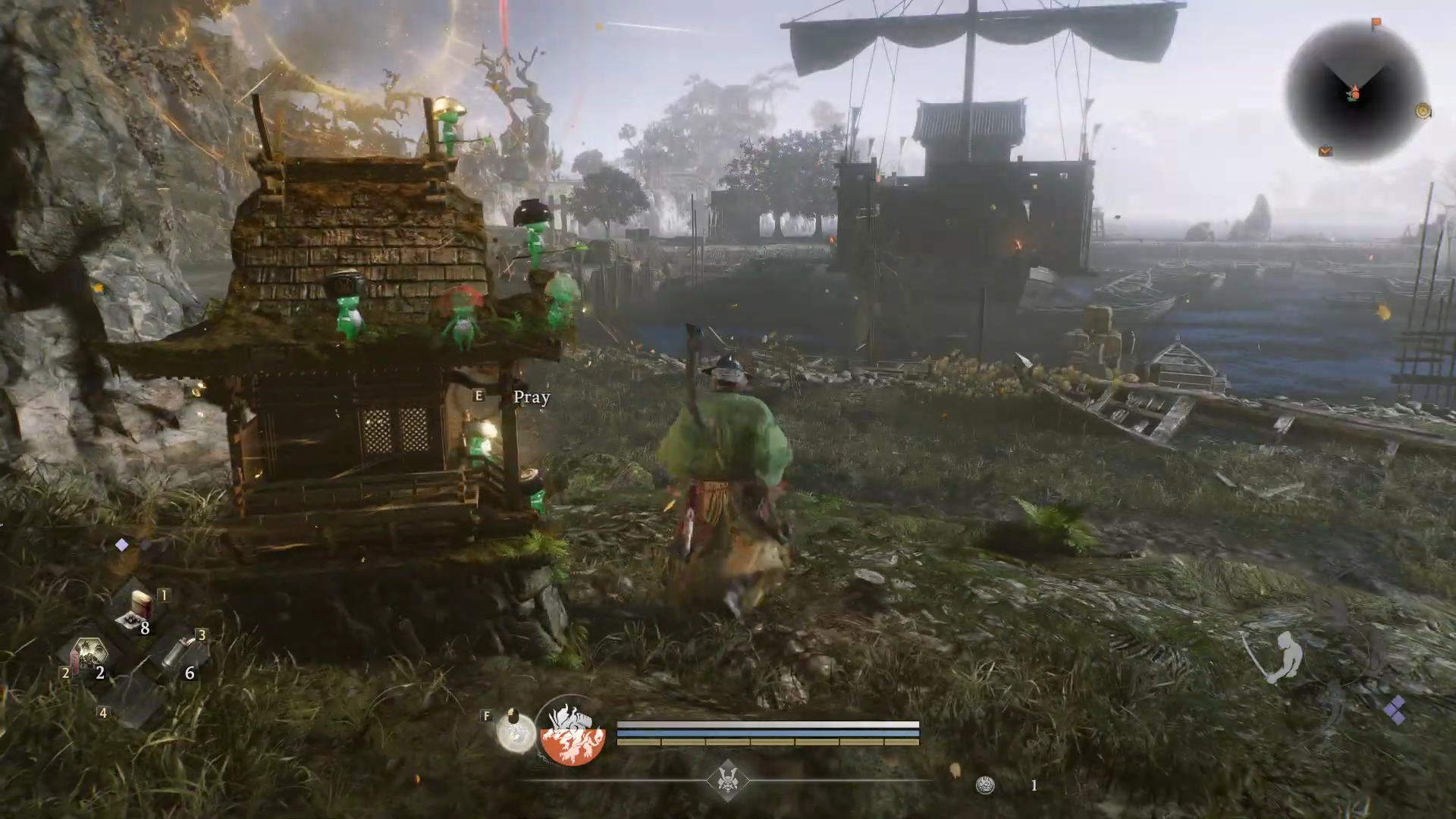
Task: Open the circular minimap radar
Action: (1354, 92)
